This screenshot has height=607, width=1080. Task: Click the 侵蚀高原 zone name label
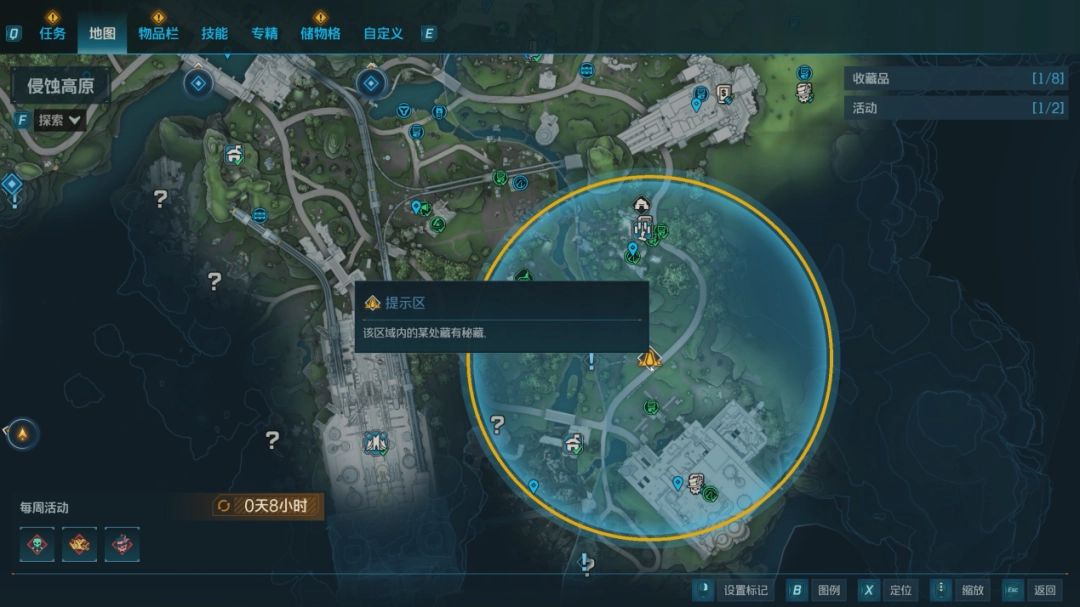point(61,86)
